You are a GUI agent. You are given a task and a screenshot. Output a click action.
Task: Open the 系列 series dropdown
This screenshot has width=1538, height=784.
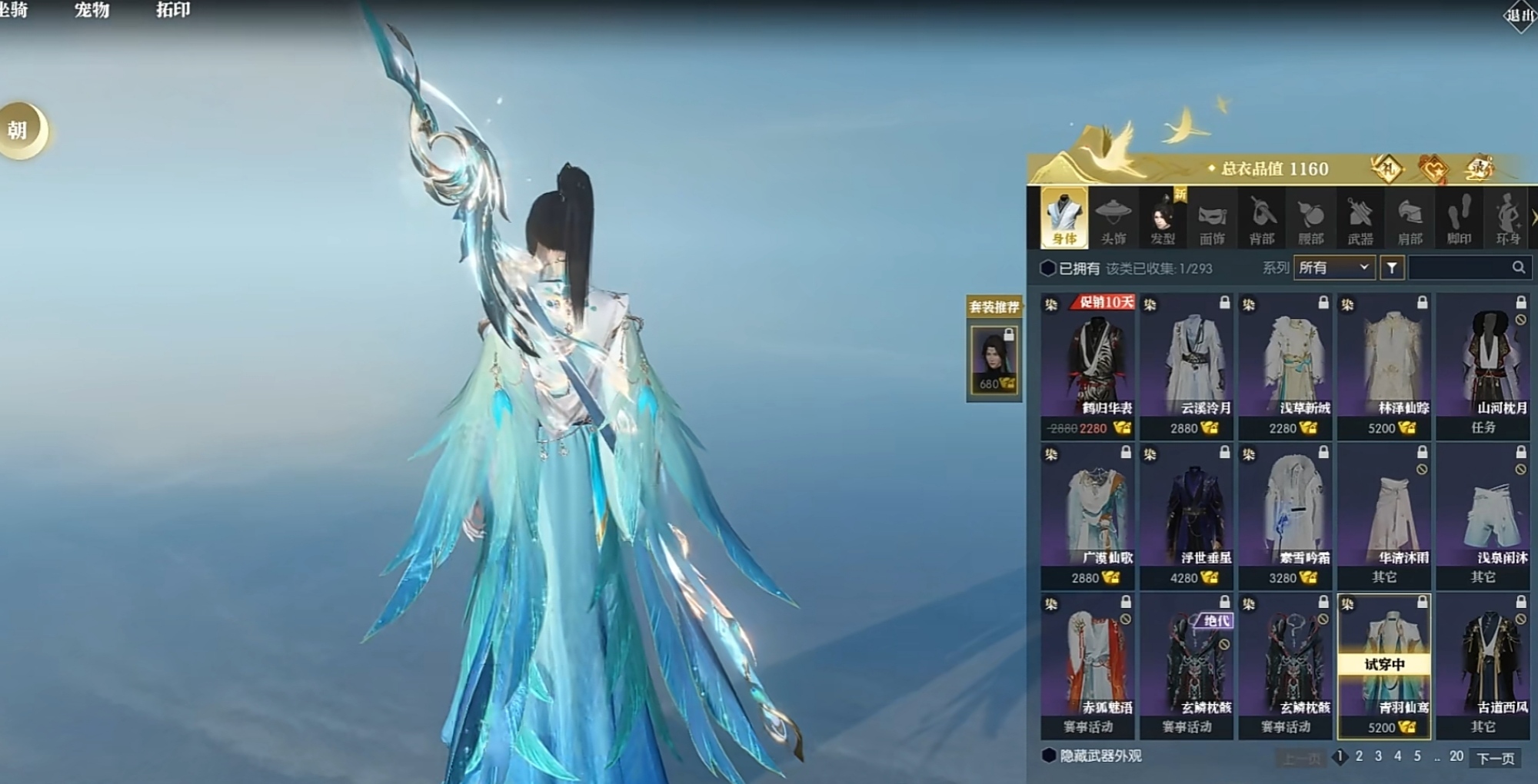pos(1333,267)
